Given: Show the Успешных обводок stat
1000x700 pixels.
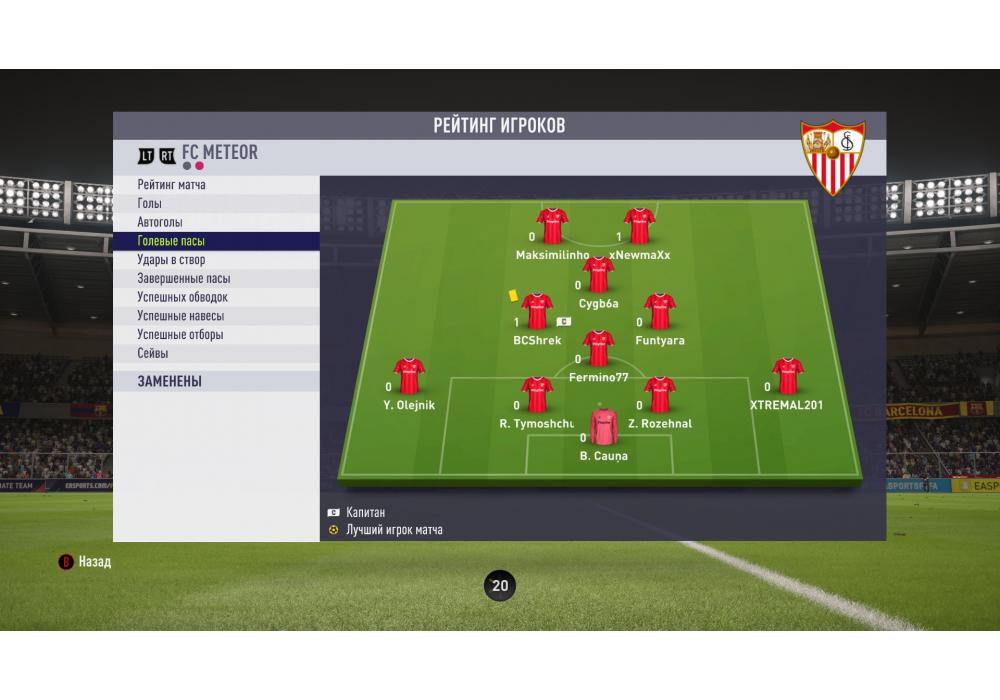Looking at the screenshot, I should (x=182, y=297).
